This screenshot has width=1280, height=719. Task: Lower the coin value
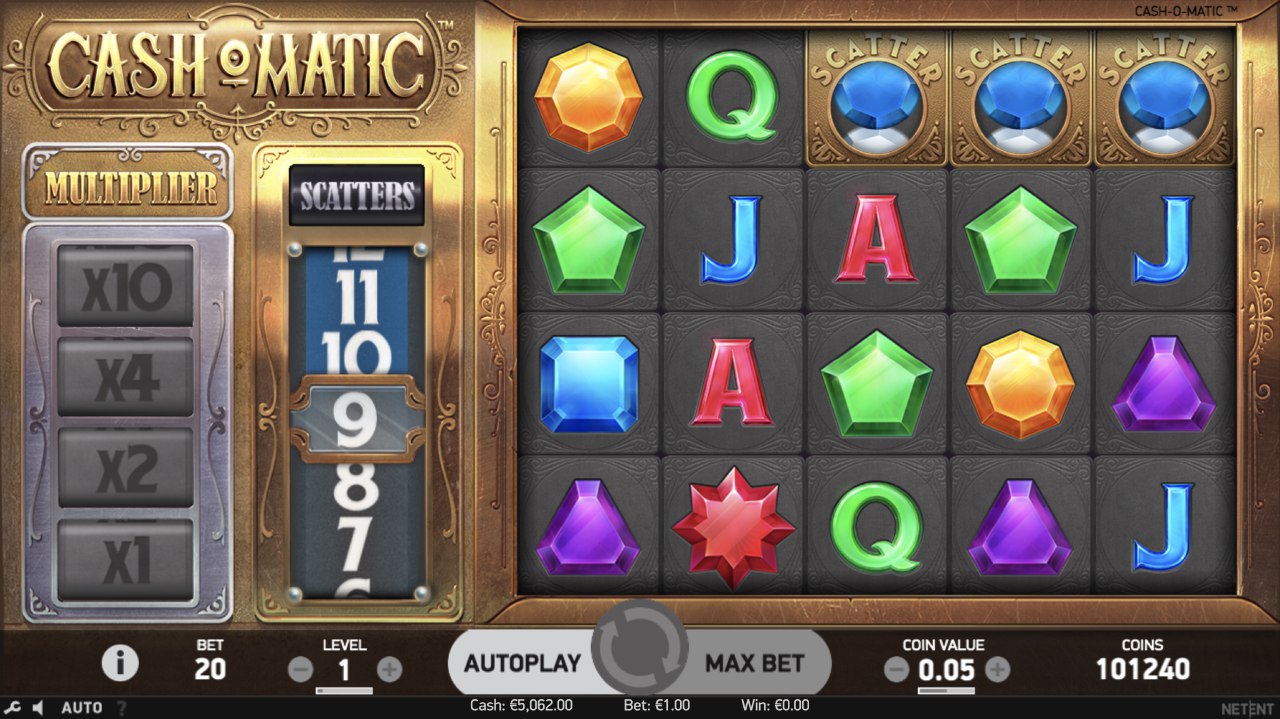click(x=897, y=670)
